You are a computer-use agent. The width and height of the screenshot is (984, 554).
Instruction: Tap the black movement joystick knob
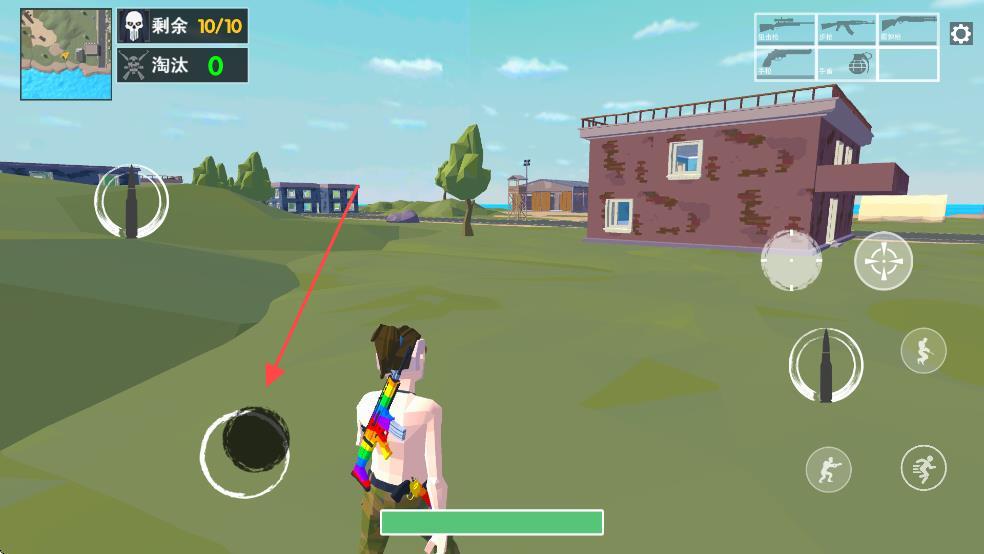255,441
